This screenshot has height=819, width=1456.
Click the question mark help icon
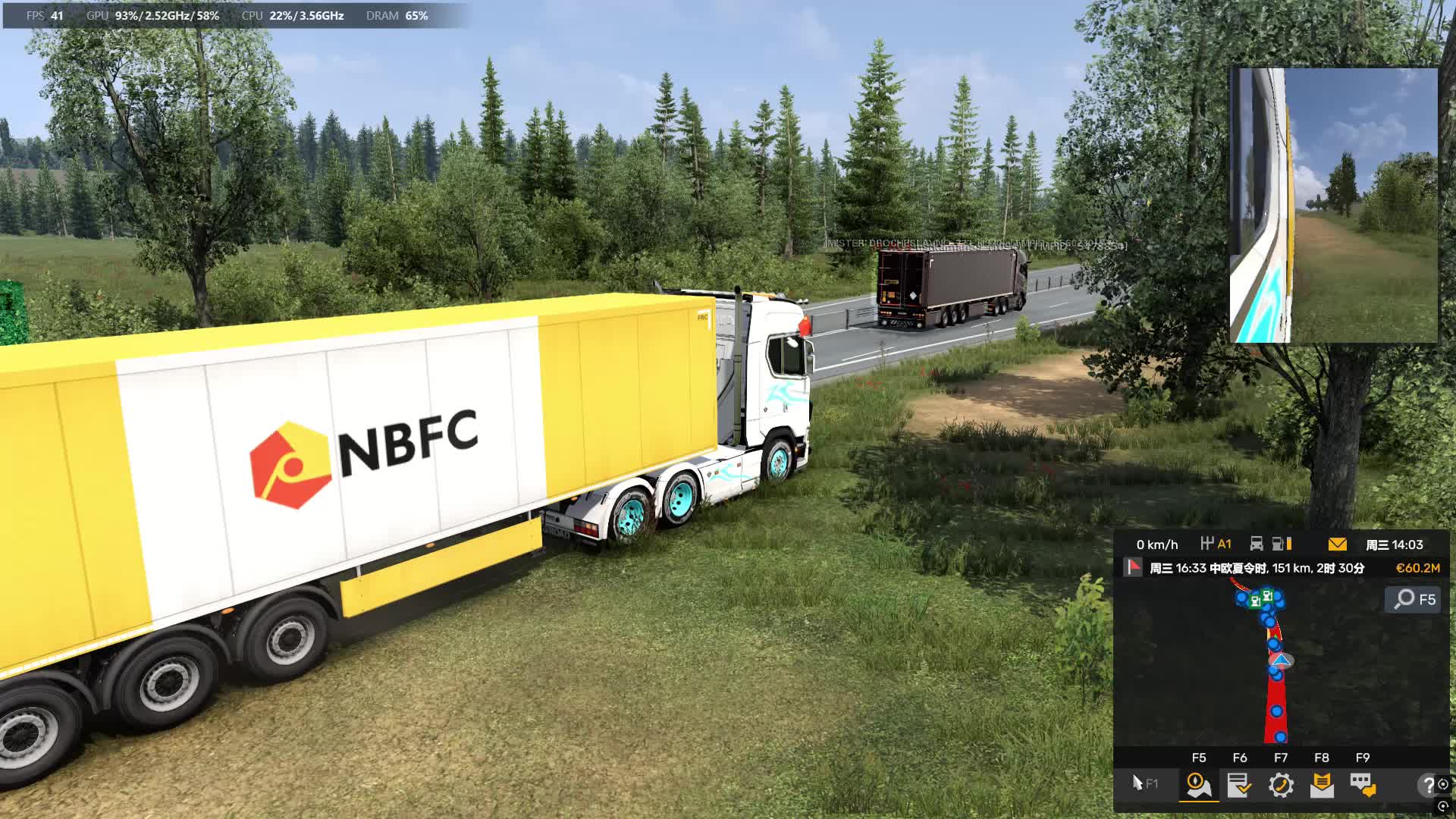tap(1428, 785)
